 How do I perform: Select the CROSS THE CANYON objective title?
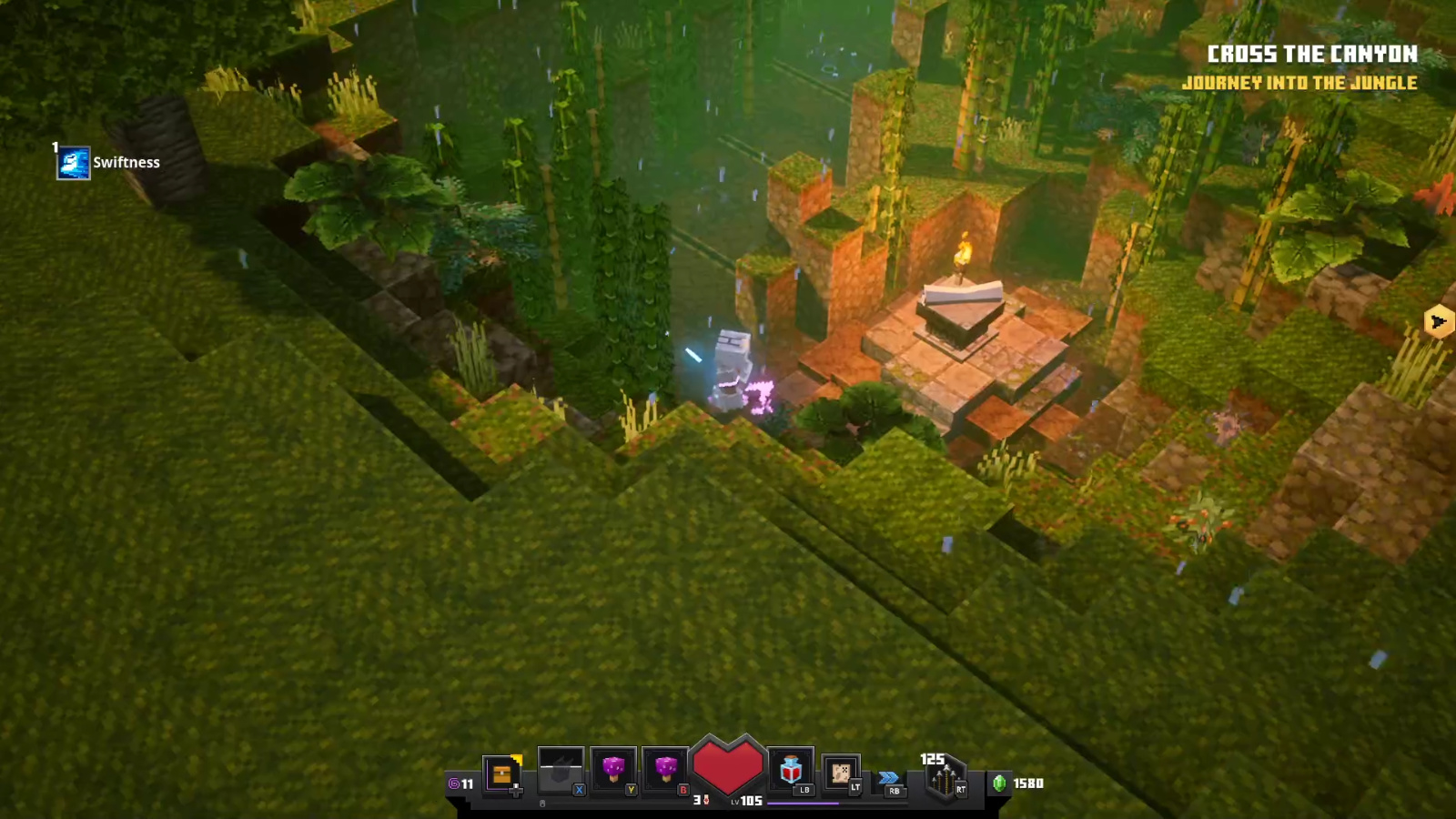(x=1313, y=55)
